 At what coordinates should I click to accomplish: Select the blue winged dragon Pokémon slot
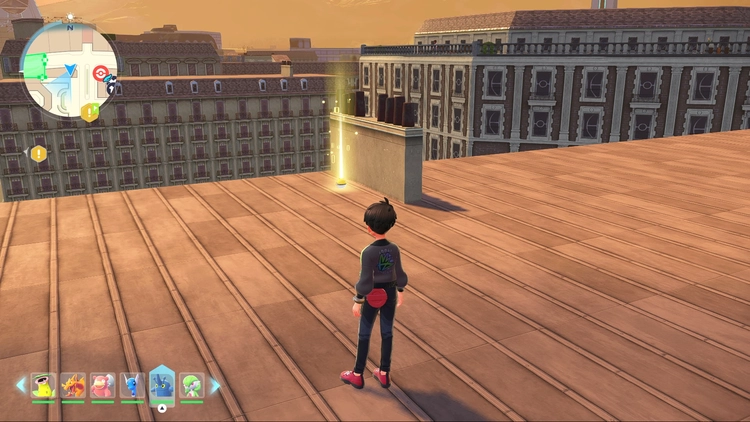pyautogui.click(x=132, y=385)
